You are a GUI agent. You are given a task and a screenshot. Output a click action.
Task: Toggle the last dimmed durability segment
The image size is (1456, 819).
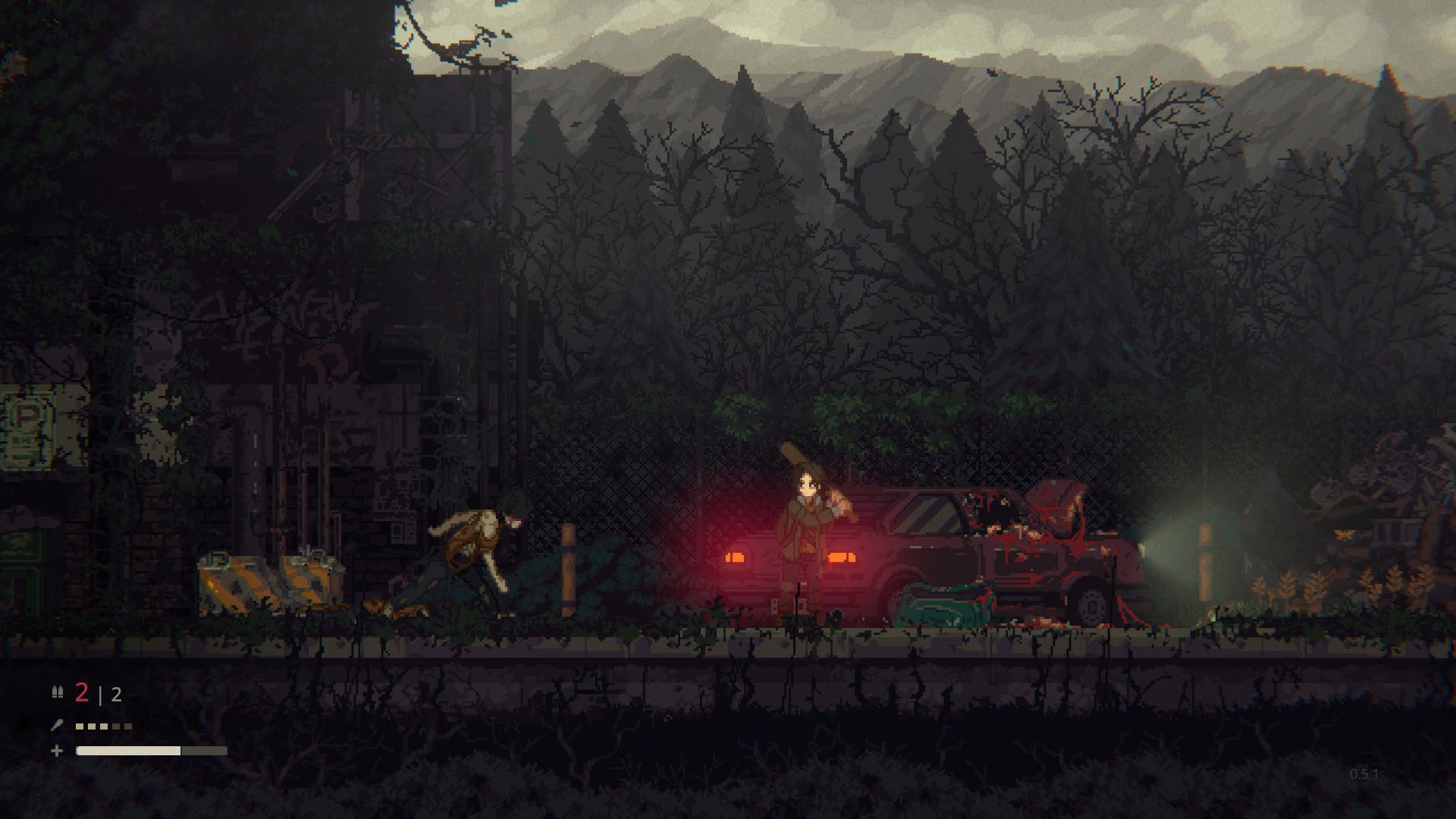click(x=128, y=727)
